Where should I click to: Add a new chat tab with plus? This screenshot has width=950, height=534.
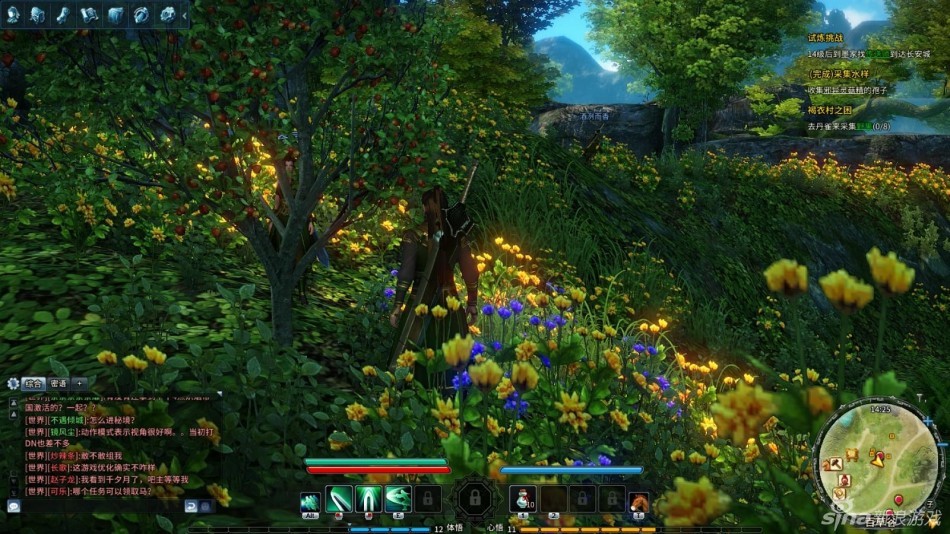click(80, 383)
